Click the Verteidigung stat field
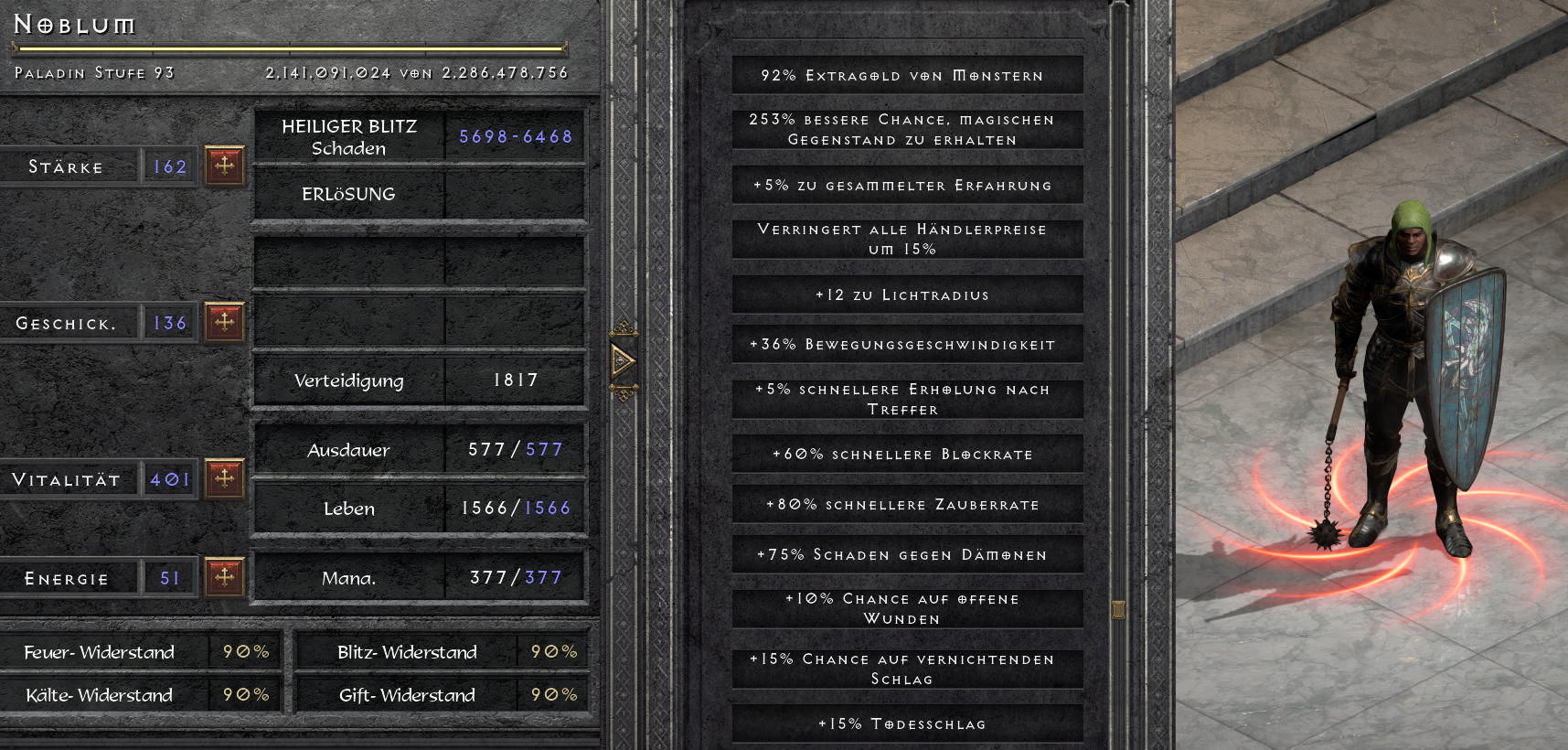The height and width of the screenshot is (750, 1568). 419,381
